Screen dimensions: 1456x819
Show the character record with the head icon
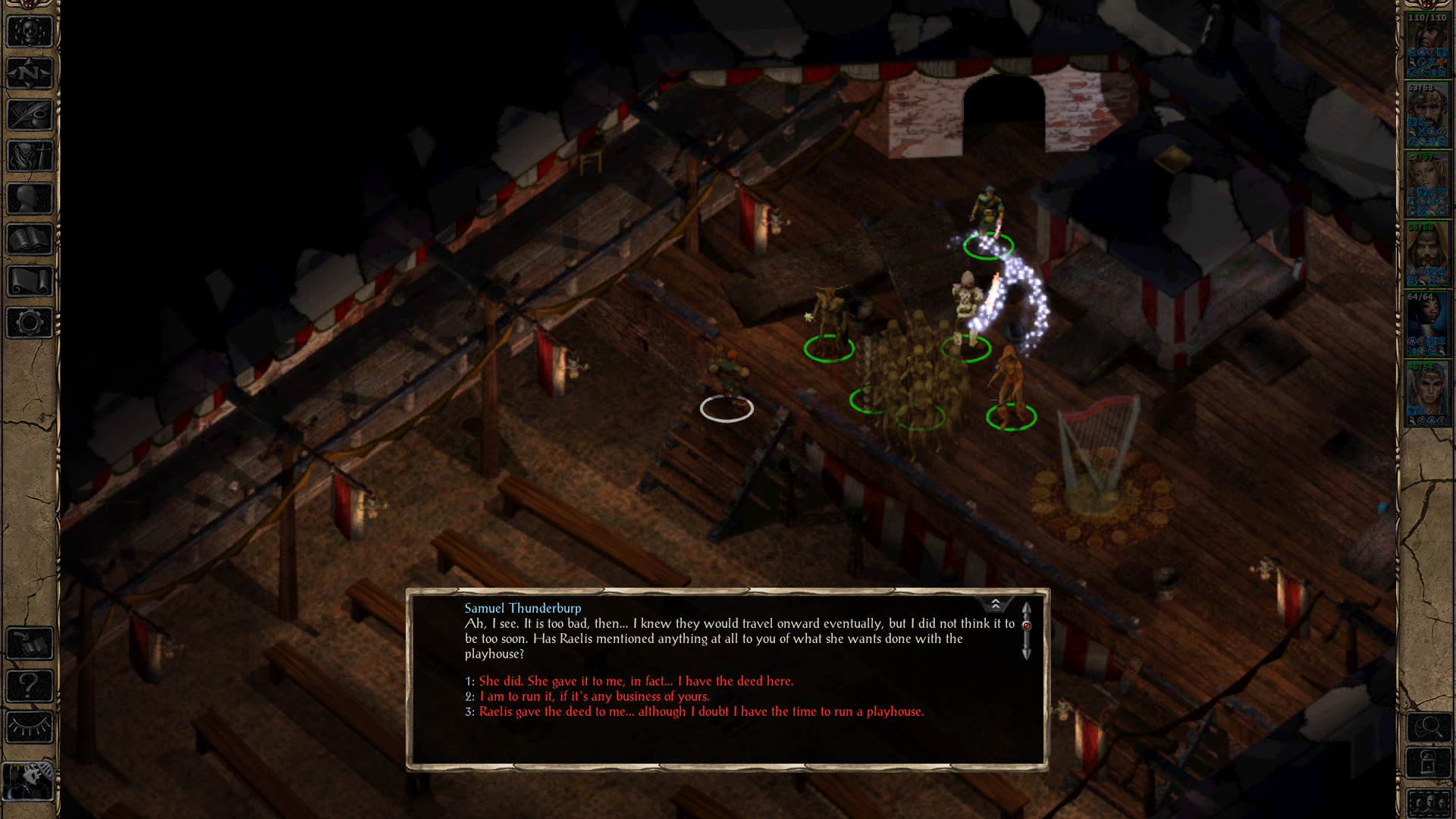(30, 199)
